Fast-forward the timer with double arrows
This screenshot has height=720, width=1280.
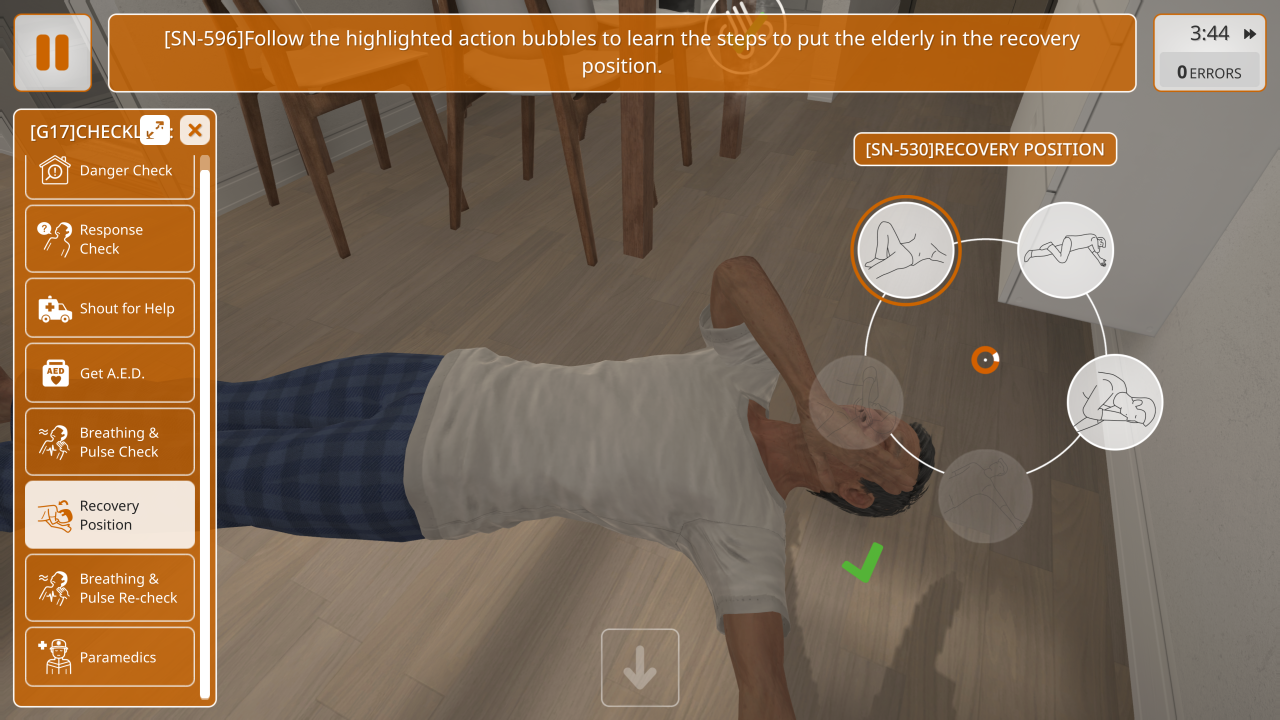point(1250,34)
